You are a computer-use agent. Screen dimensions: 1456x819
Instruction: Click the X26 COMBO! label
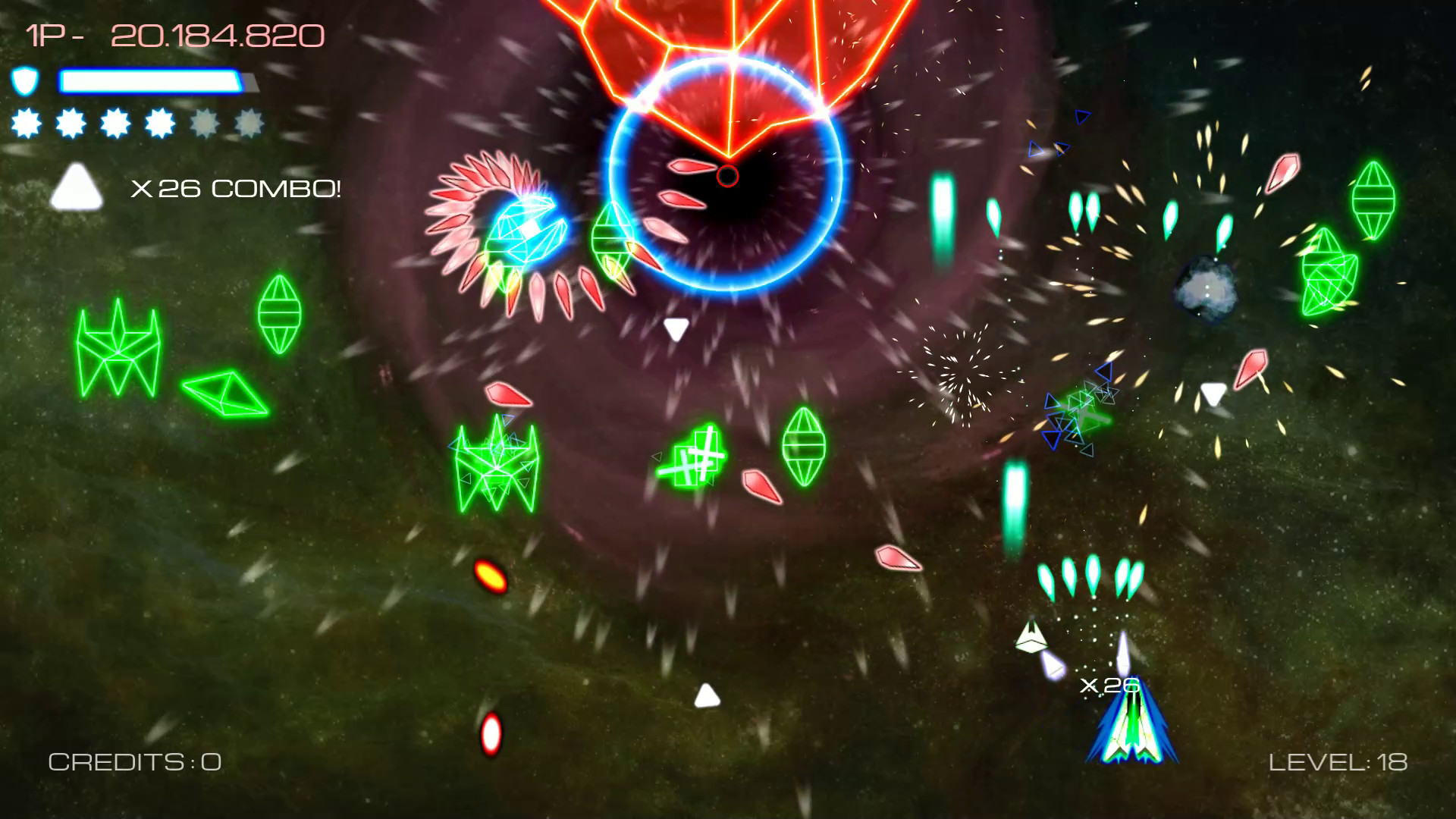[x=237, y=188]
